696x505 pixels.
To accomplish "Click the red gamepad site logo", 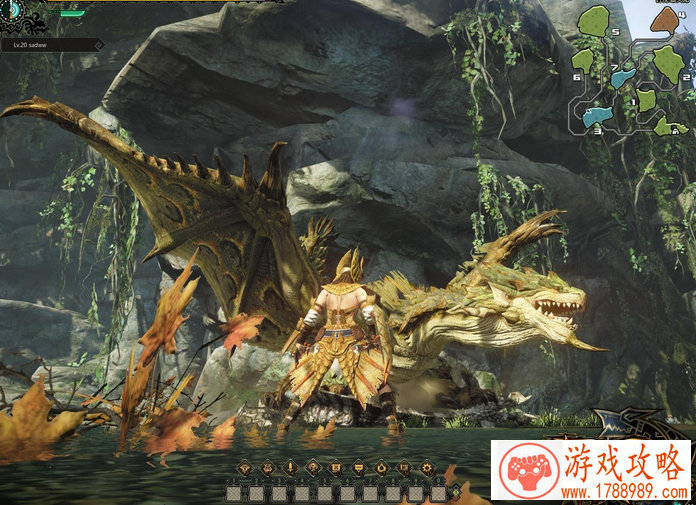I will 528,470.
